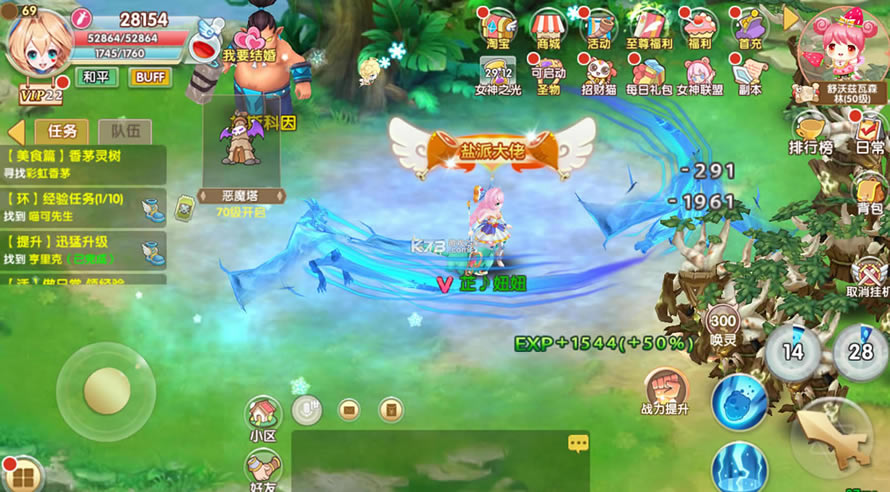
Task: Select the 经验任务 quest entry
Action: pyautogui.click(x=83, y=207)
